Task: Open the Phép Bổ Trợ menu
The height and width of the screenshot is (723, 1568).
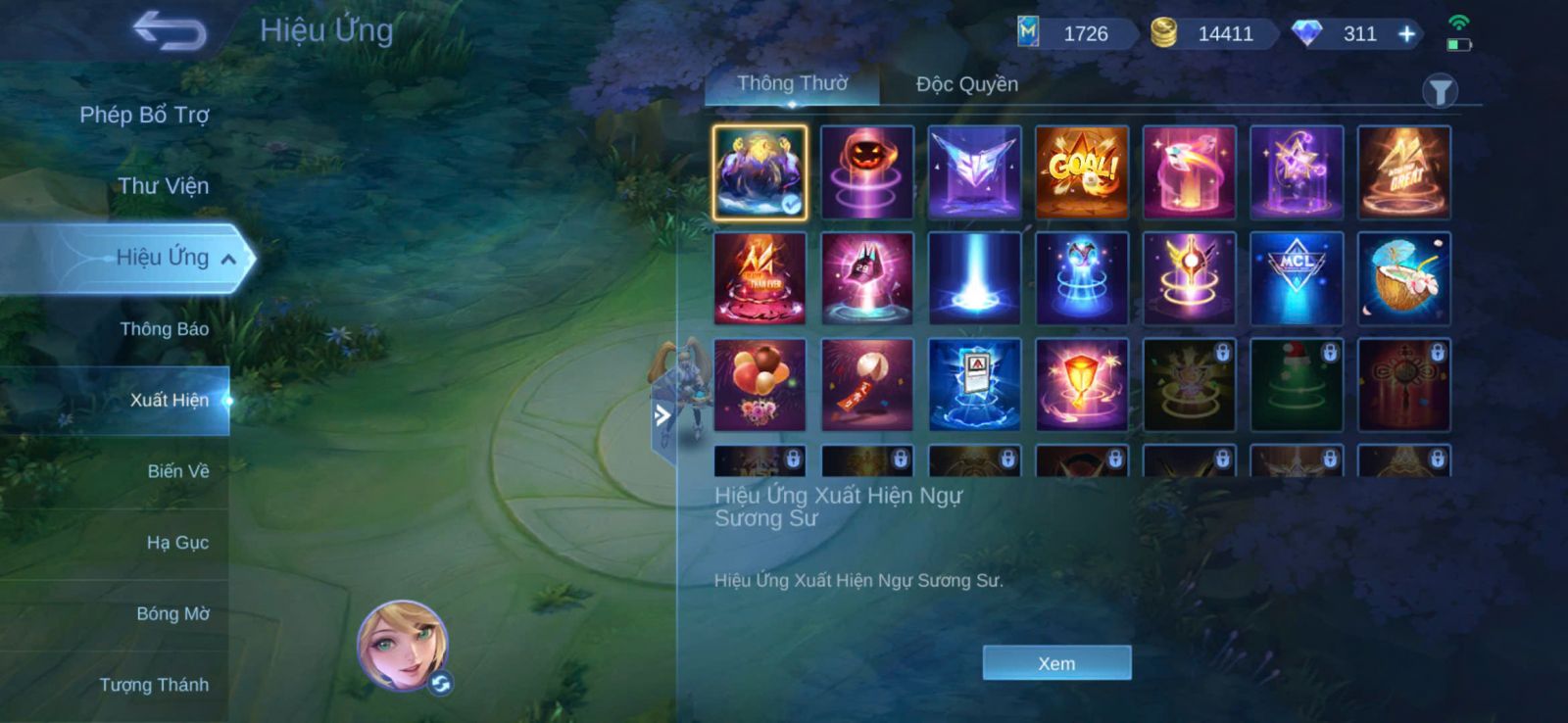Action: [144, 115]
